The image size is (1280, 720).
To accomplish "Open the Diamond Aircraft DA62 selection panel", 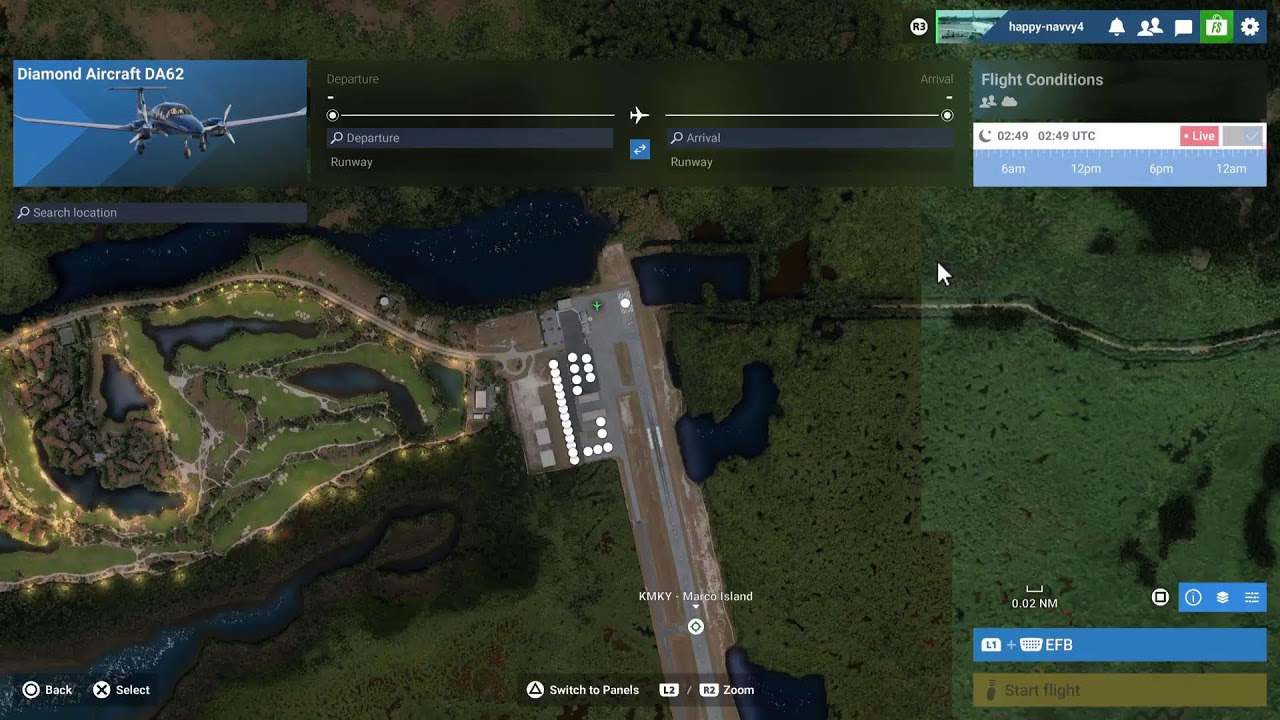I will tap(160, 123).
